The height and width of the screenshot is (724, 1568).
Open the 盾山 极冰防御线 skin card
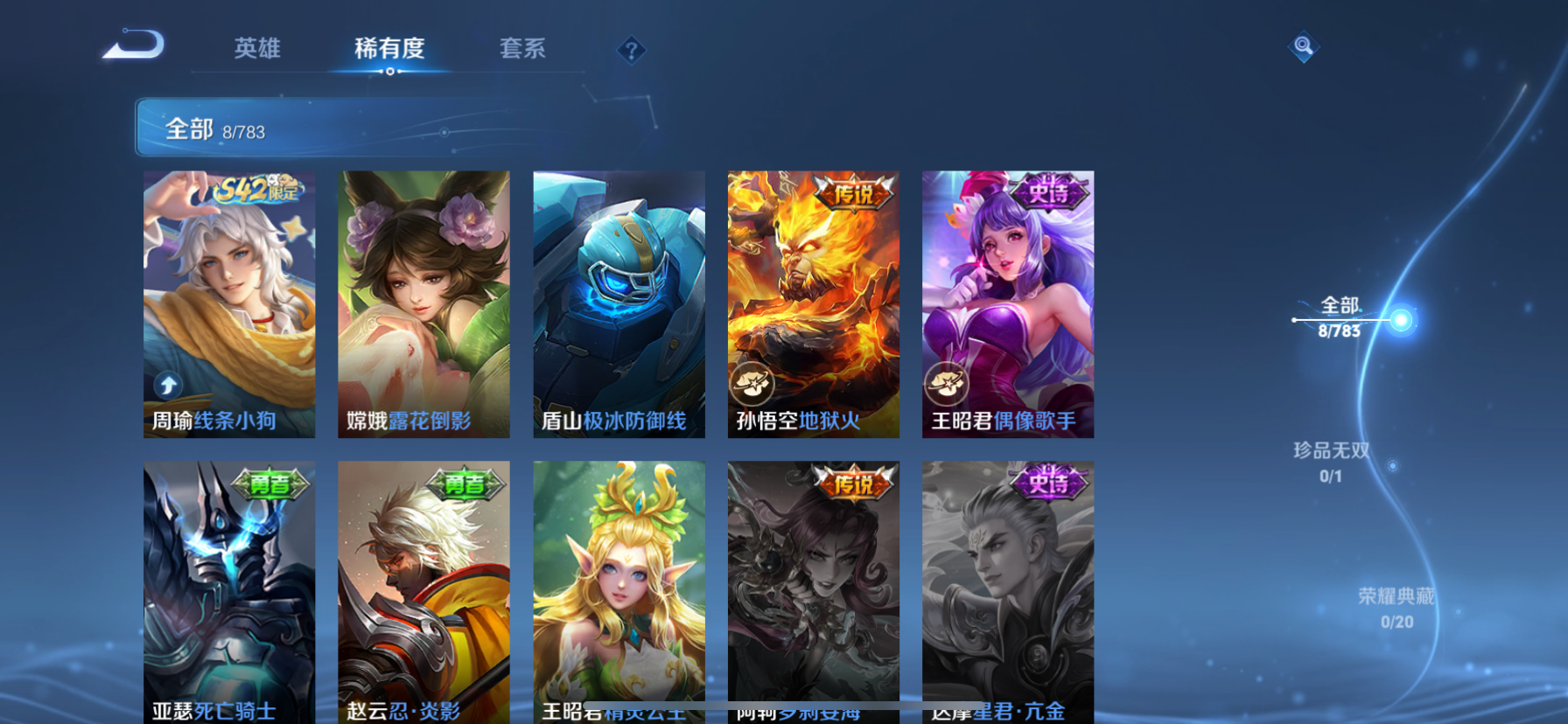tap(619, 302)
